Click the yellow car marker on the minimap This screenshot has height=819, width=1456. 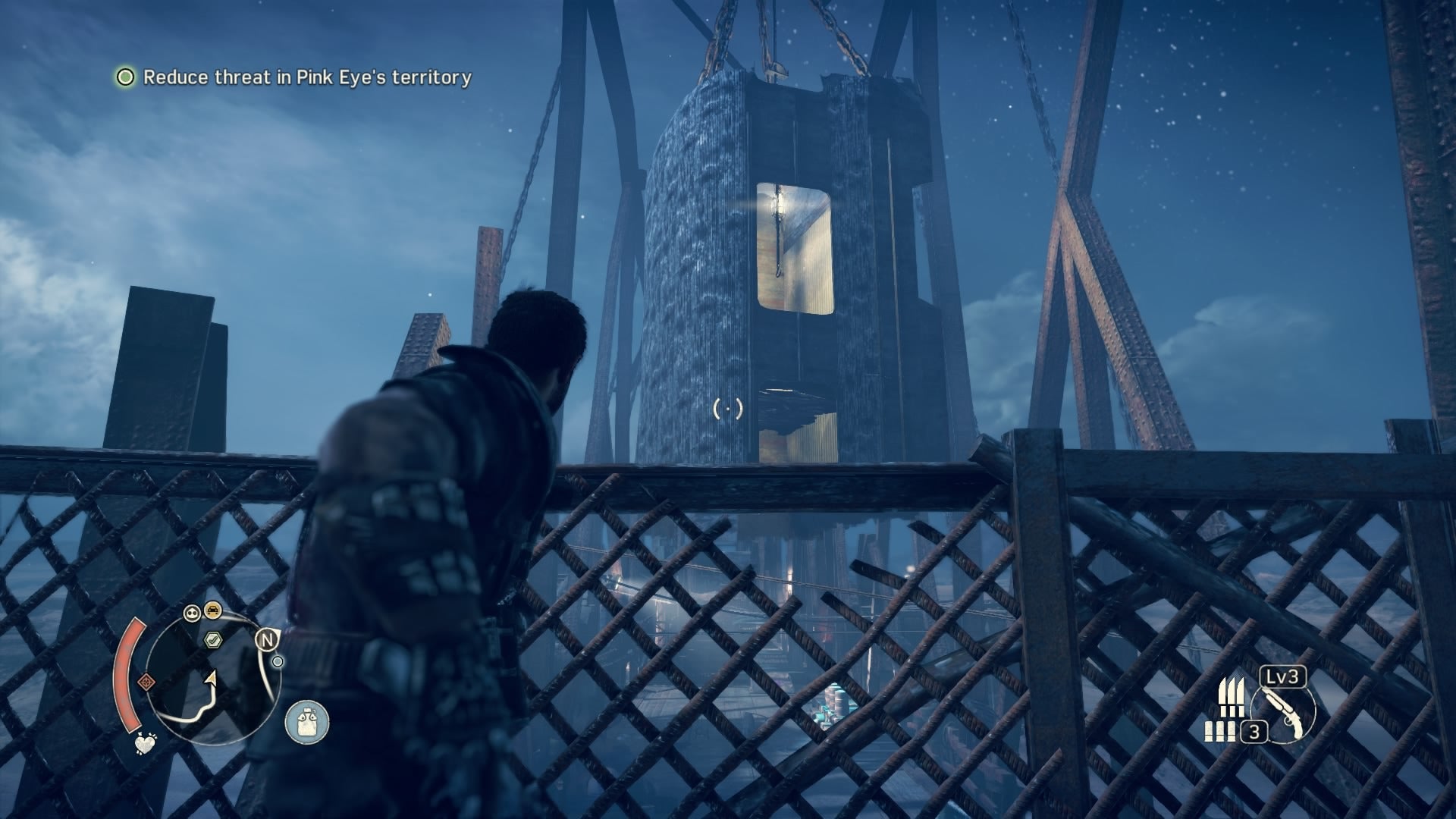click(x=212, y=610)
